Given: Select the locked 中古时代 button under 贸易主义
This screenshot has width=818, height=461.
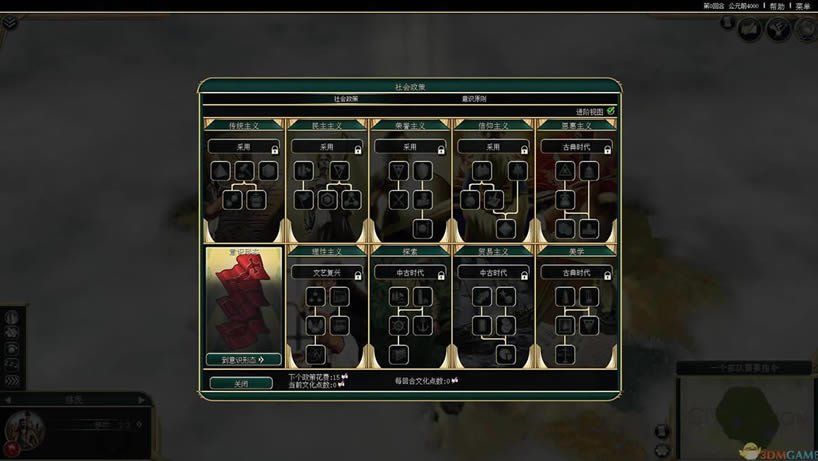Looking at the screenshot, I should coord(493,272).
